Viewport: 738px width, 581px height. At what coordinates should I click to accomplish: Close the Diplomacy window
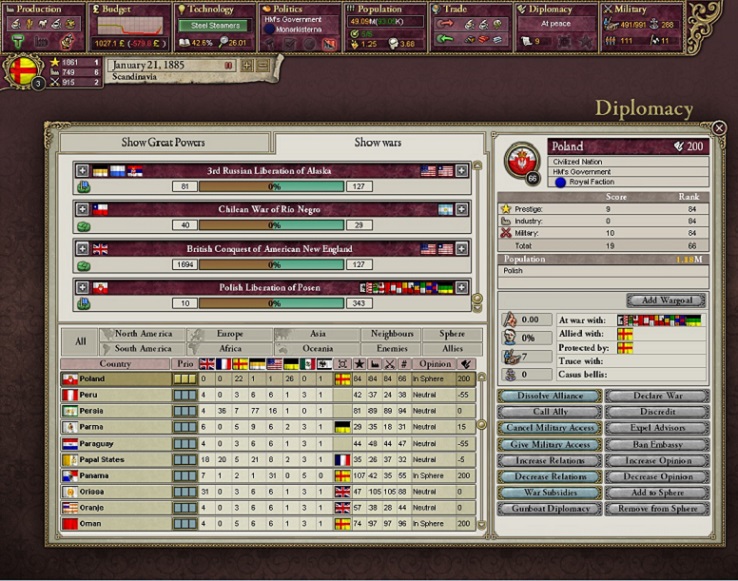point(718,128)
